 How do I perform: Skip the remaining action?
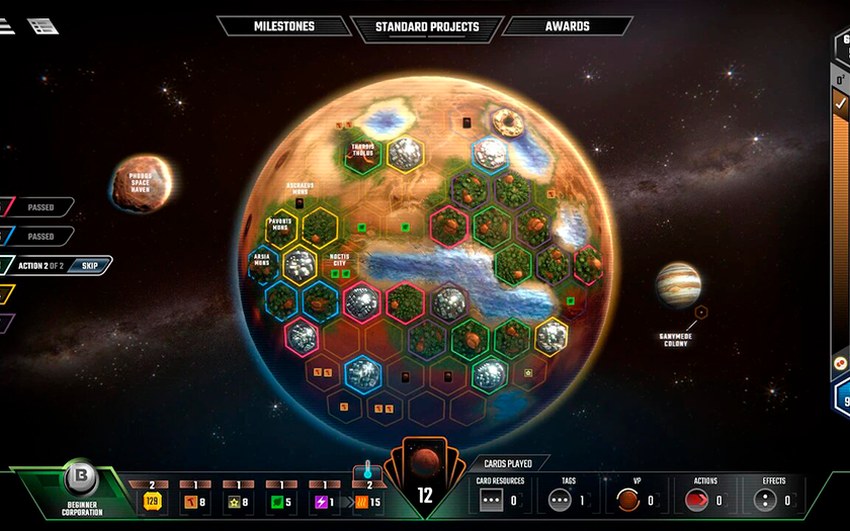click(x=87, y=266)
